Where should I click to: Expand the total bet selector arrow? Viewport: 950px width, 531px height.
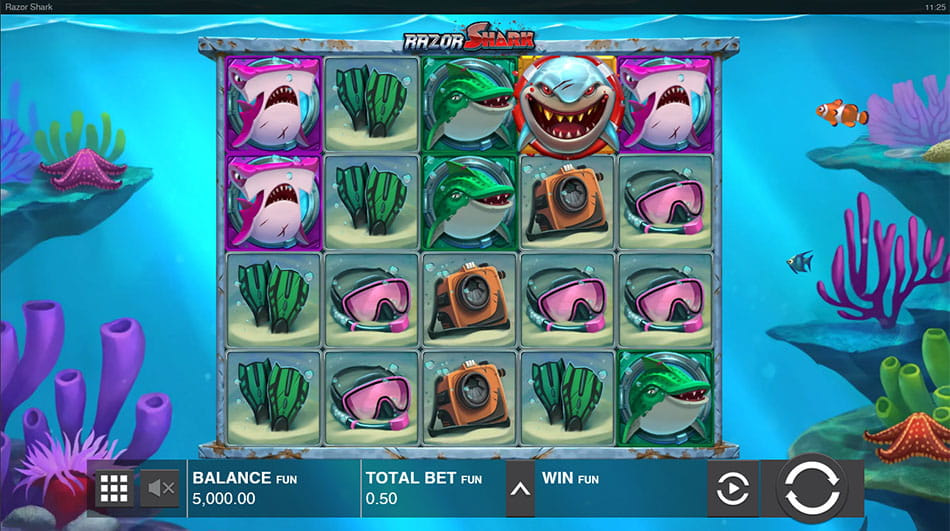click(x=520, y=489)
